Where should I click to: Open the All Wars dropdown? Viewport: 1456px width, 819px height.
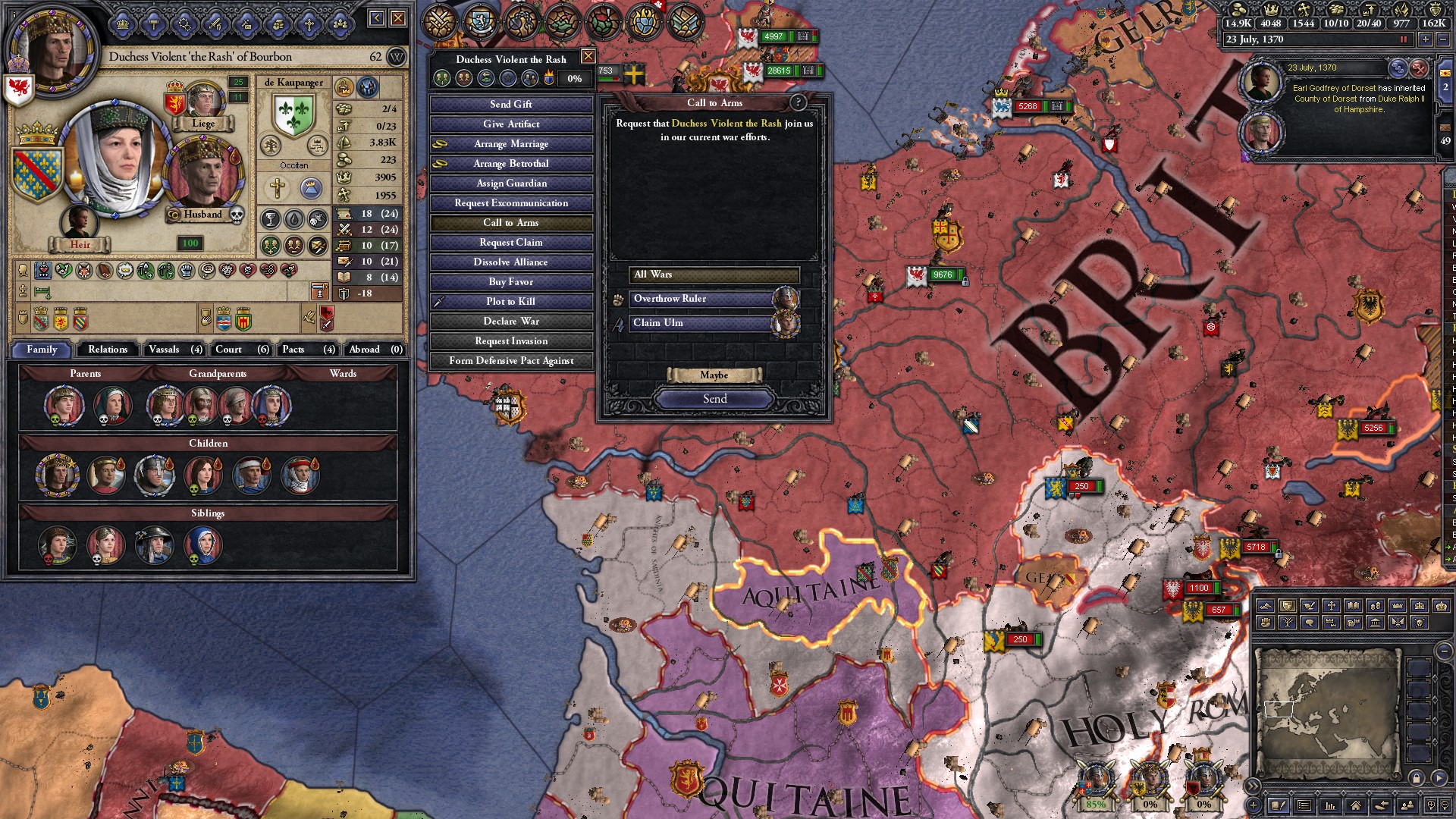click(x=713, y=275)
